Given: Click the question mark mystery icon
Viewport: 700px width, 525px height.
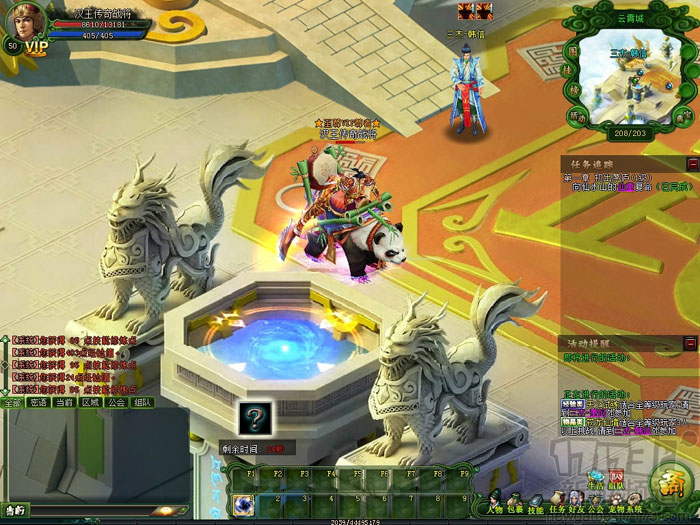Looking at the screenshot, I should coord(254,419).
